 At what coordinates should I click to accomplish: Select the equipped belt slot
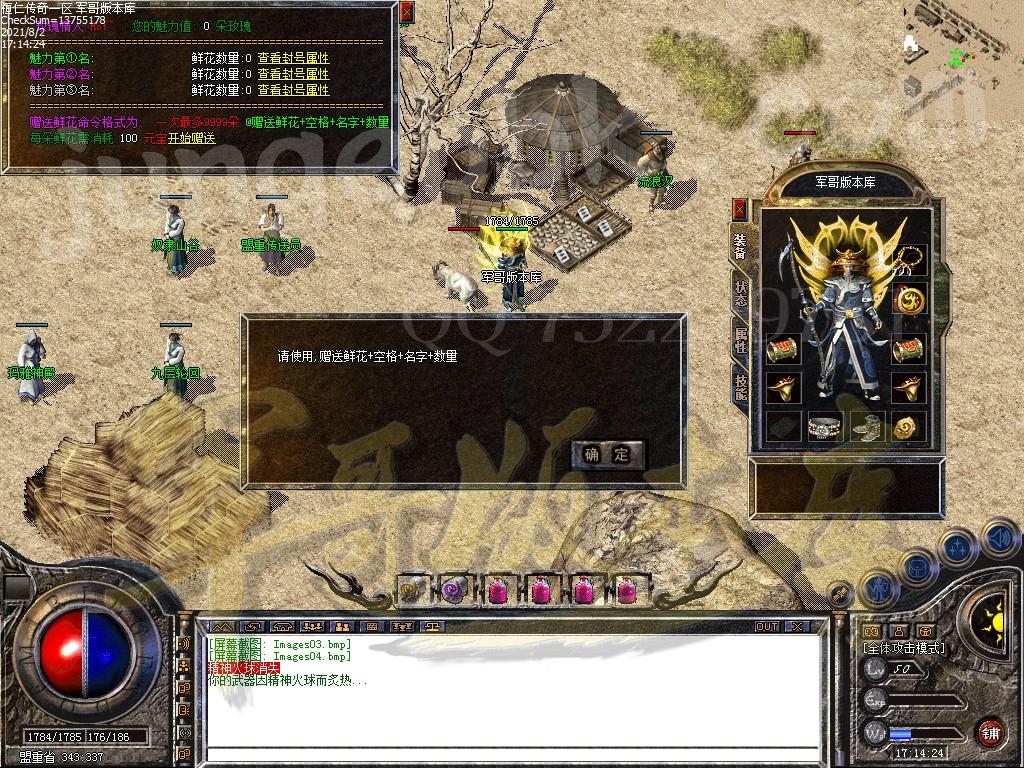(x=826, y=426)
